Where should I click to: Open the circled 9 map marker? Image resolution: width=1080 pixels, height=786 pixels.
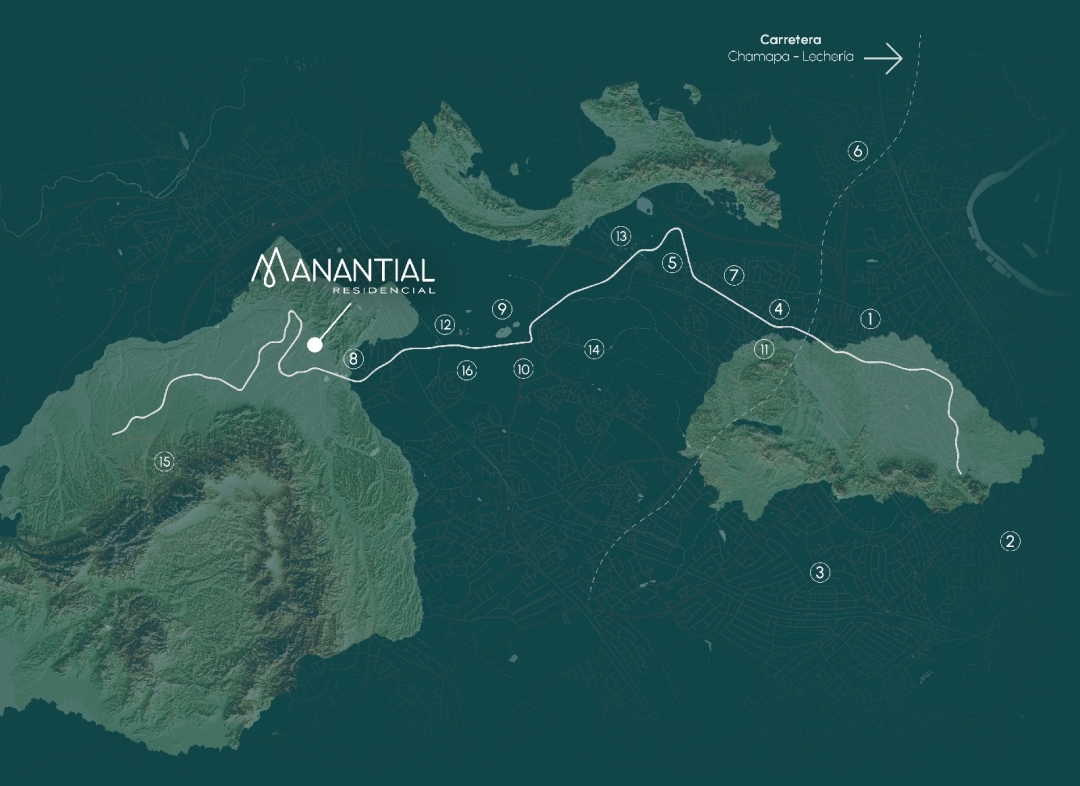pos(502,308)
